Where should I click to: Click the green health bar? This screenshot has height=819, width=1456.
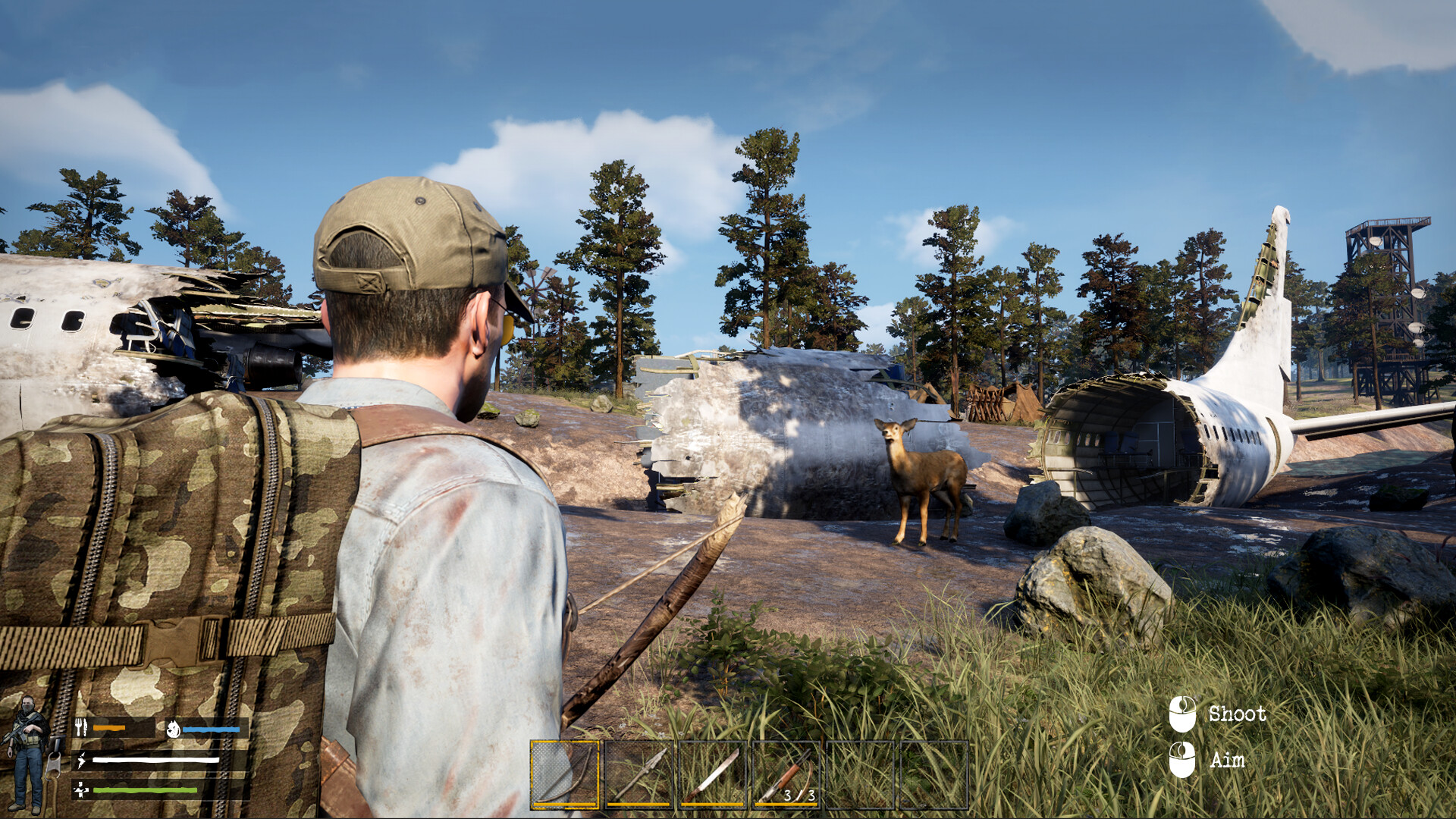[146, 789]
